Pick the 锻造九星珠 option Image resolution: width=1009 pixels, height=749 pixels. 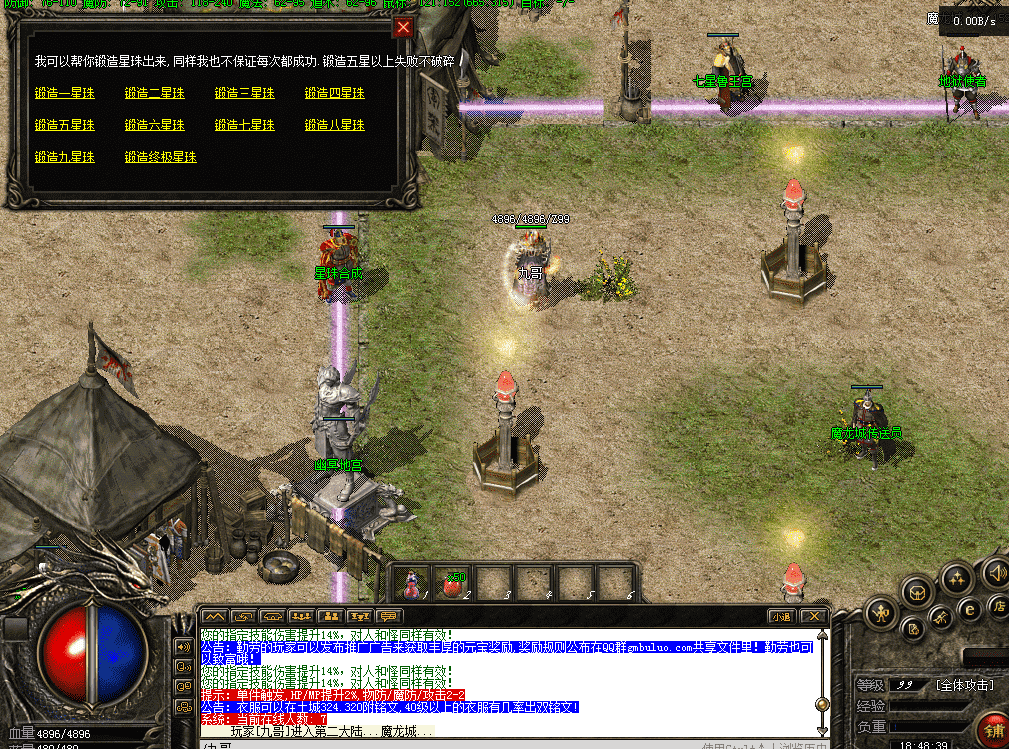point(65,157)
